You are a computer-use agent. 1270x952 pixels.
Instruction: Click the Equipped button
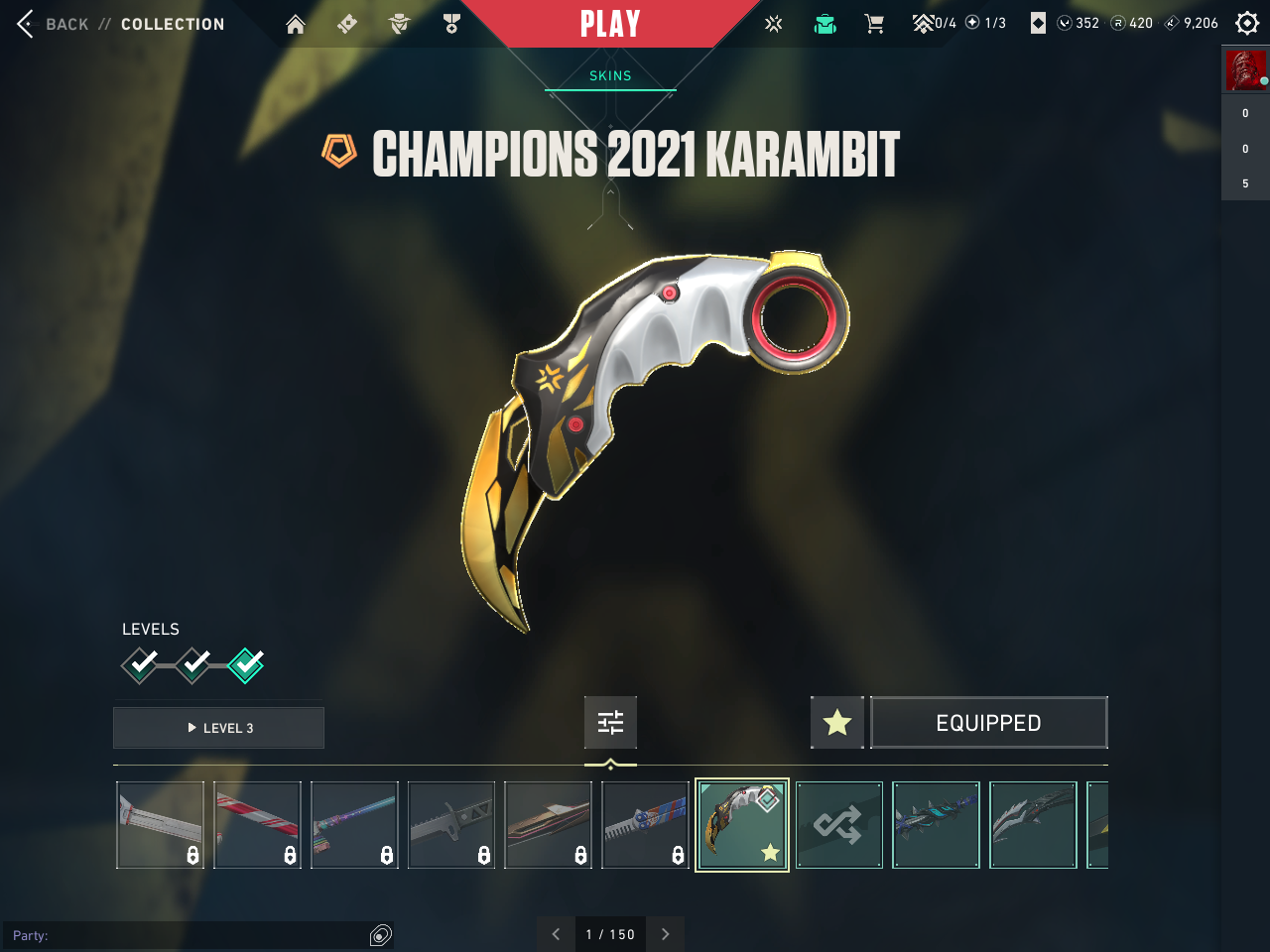coord(989,723)
